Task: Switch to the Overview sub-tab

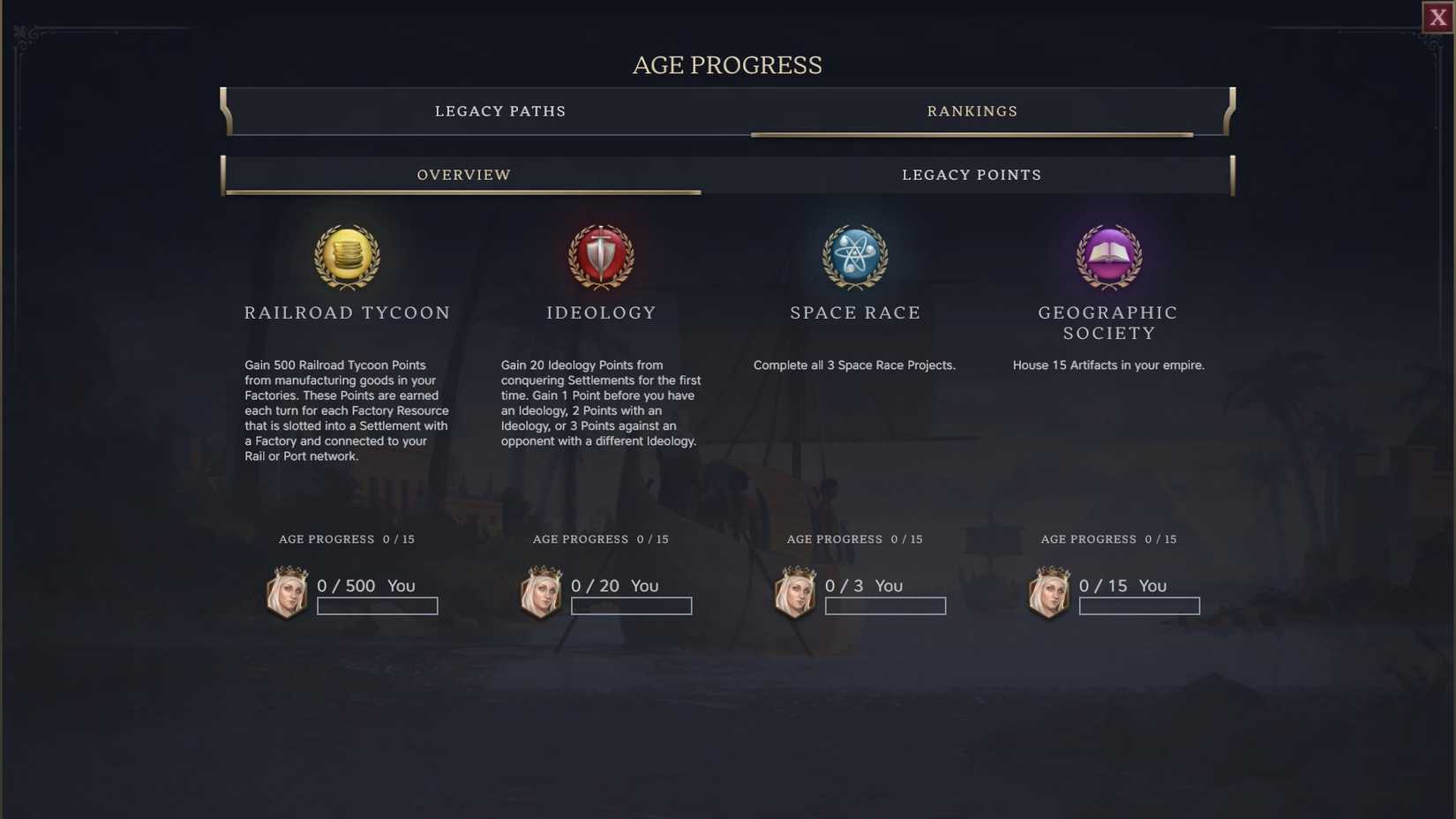Action: pos(464,175)
